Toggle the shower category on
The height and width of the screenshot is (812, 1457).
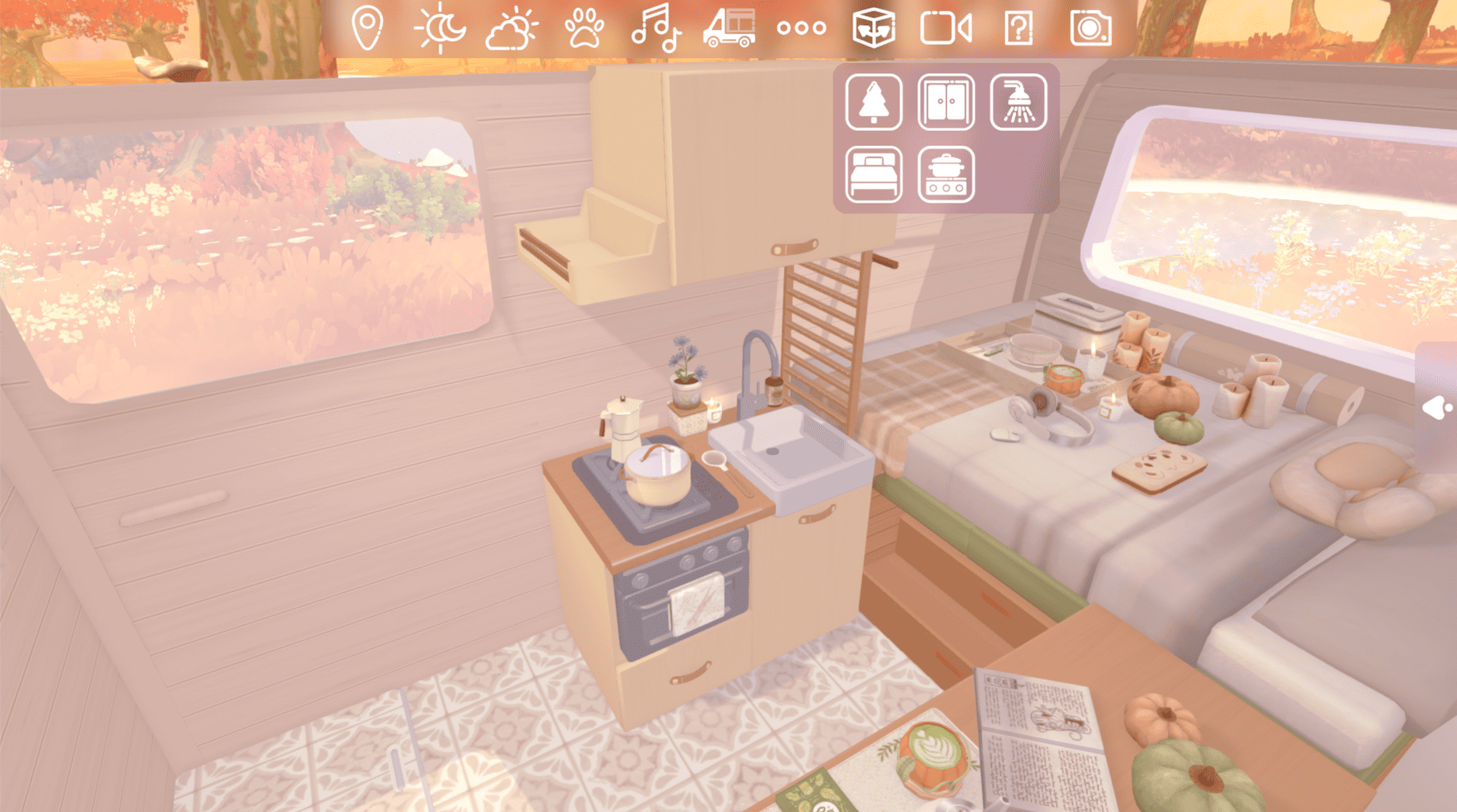click(x=1017, y=103)
